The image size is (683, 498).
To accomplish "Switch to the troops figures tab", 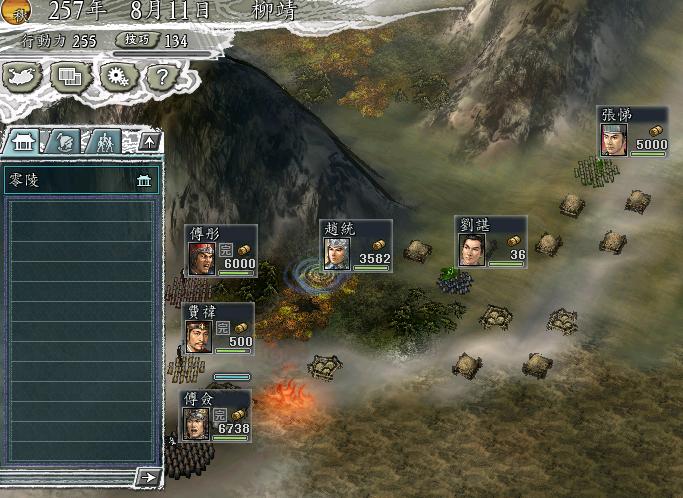I will pyautogui.click(x=104, y=141).
